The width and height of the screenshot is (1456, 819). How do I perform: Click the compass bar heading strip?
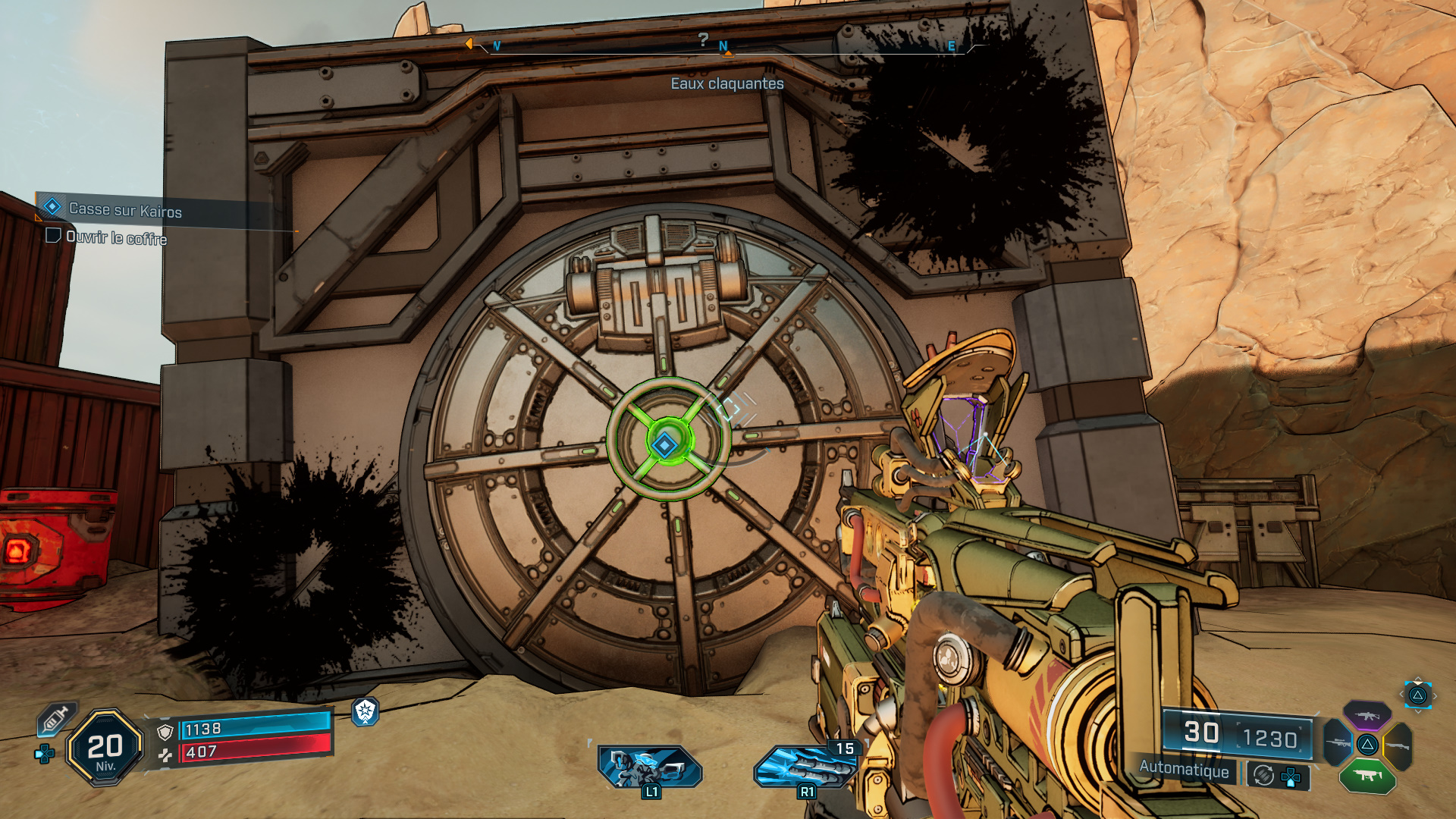724,47
